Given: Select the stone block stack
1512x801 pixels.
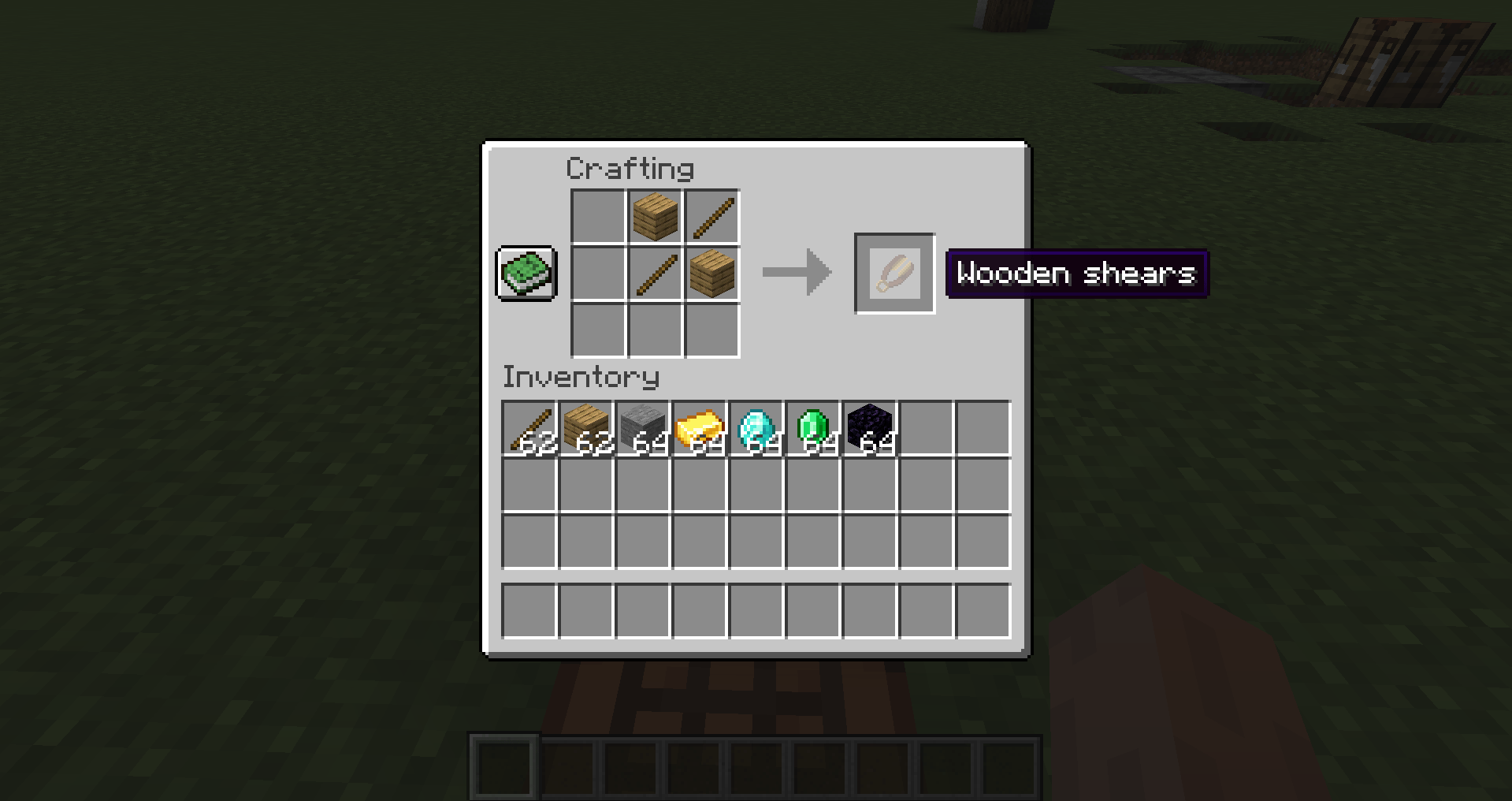Looking at the screenshot, I should [644, 427].
